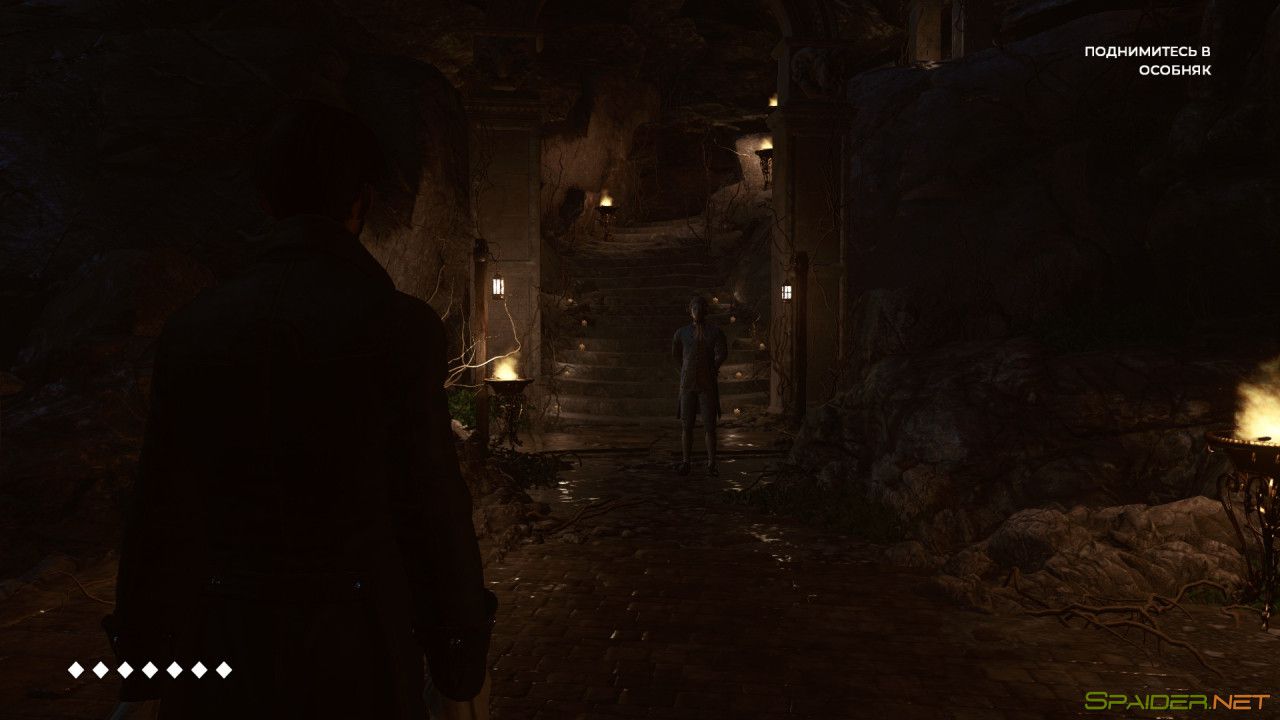
Task: Click the lantern on the right stair pillar
Action: point(786,290)
